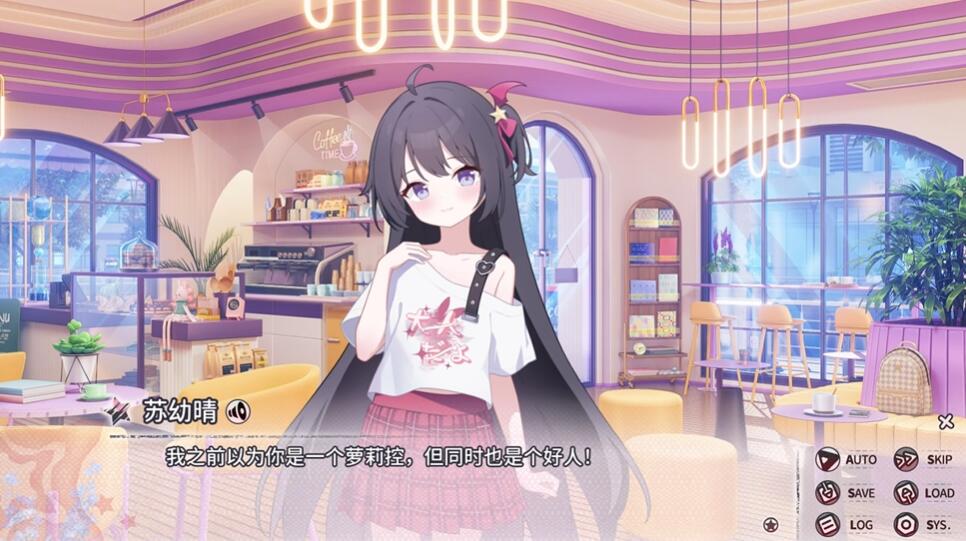Open the LOAD menu

coord(924,493)
